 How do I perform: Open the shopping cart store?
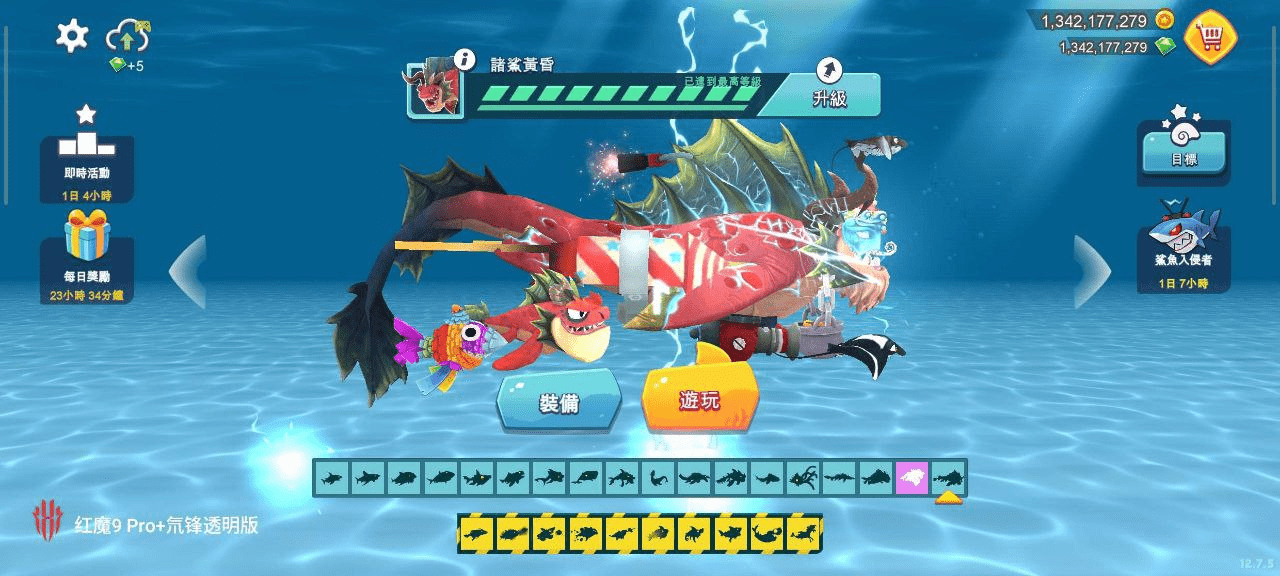coord(1211,37)
